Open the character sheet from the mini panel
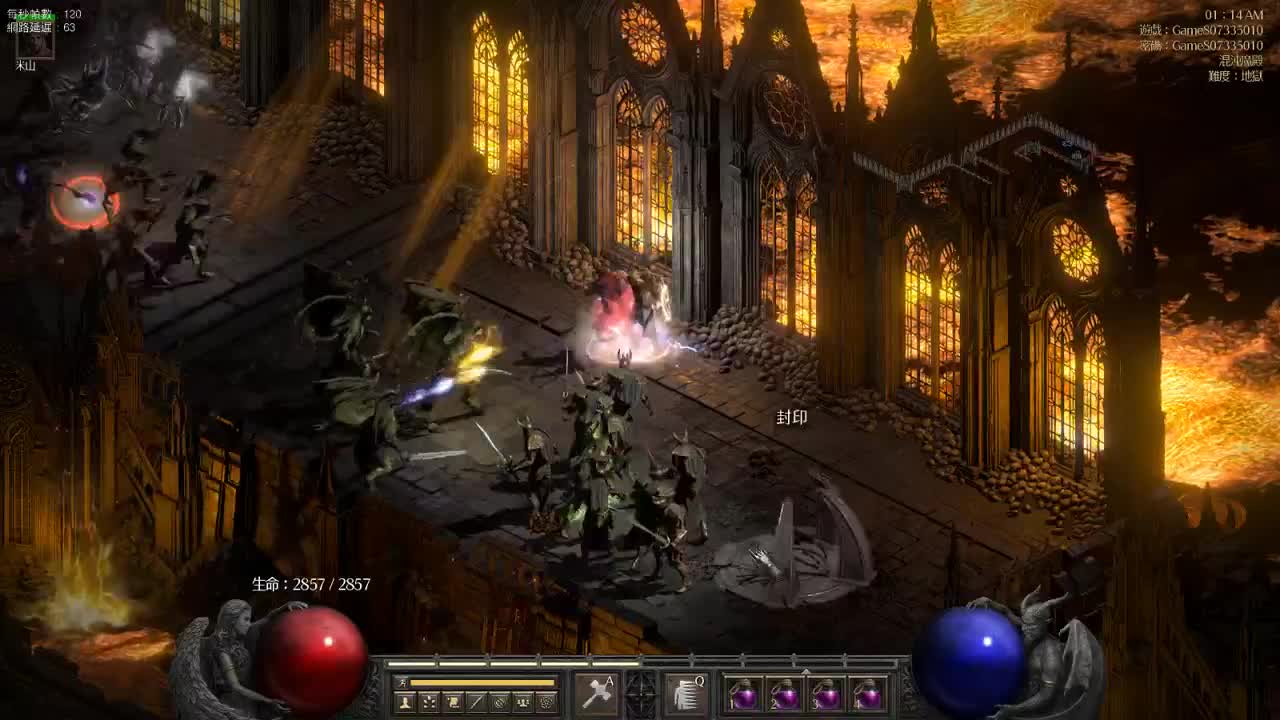 tap(405, 702)
